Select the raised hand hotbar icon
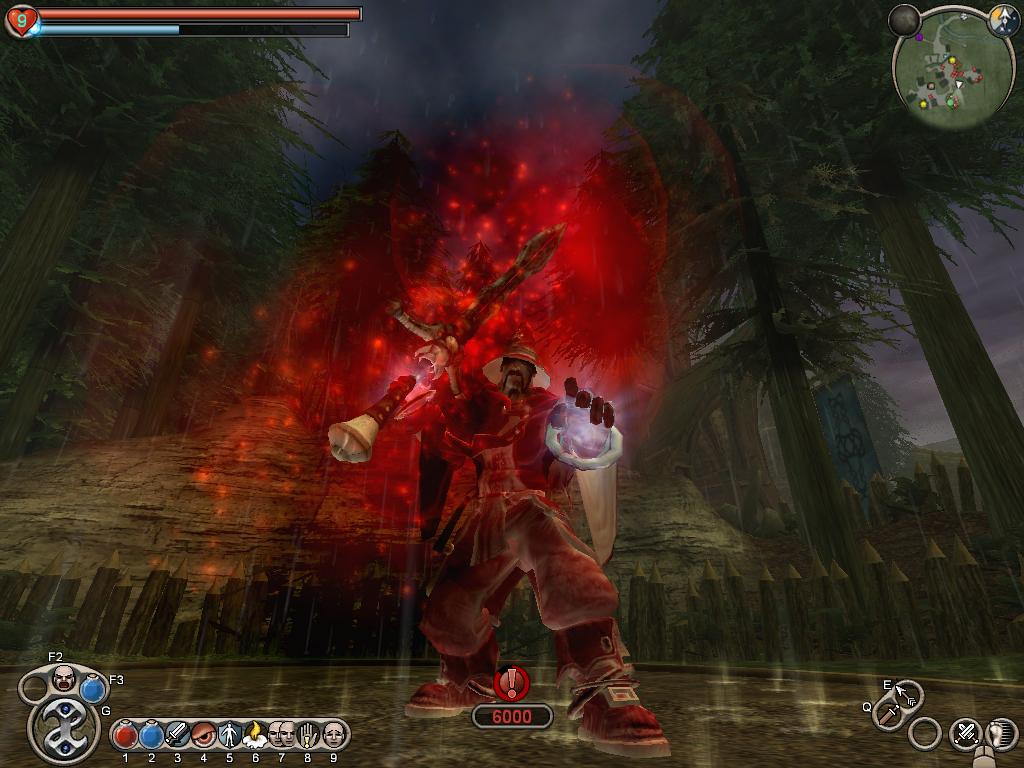The height and width of the screenshot is (768, 1024). click(x=308, y=735)
